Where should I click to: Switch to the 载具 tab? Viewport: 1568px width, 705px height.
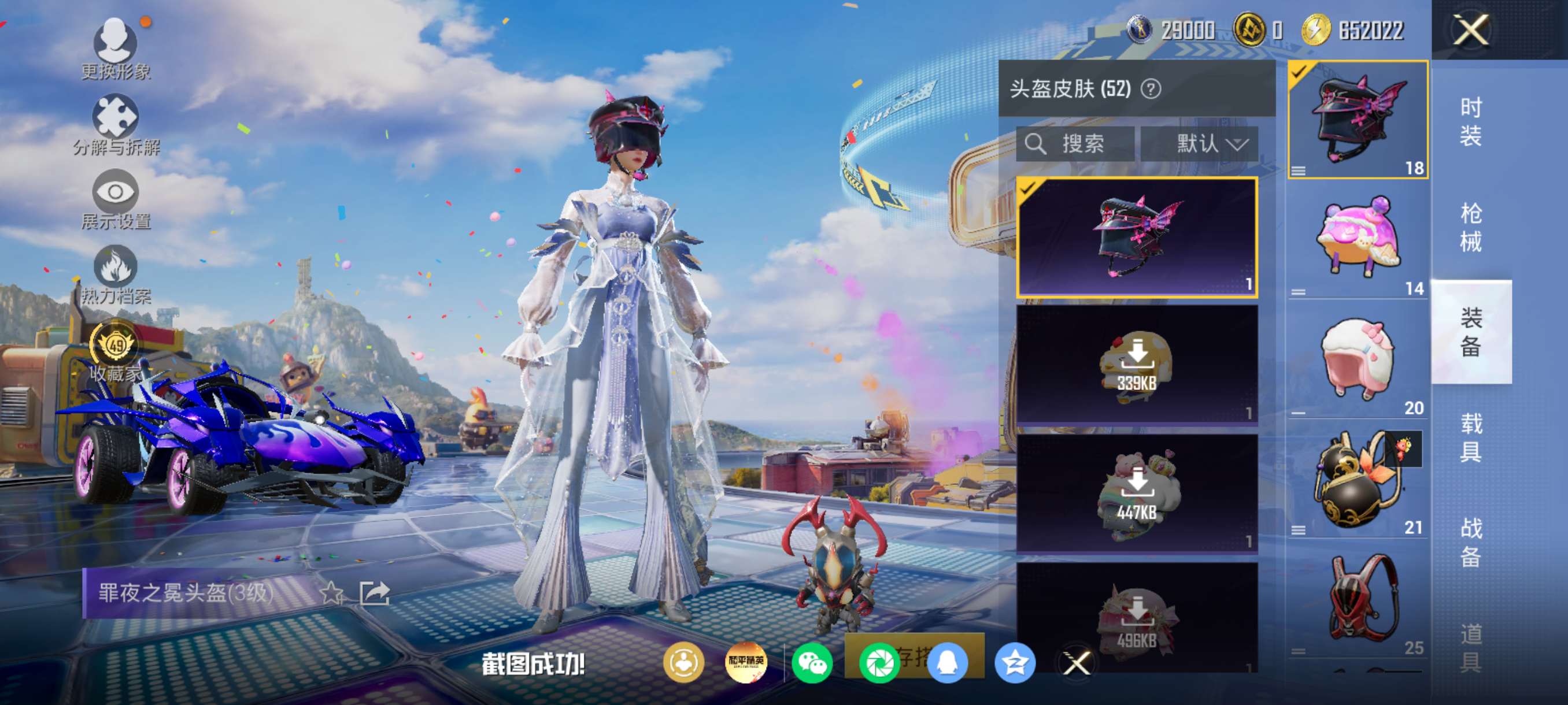click(1471, 437)
